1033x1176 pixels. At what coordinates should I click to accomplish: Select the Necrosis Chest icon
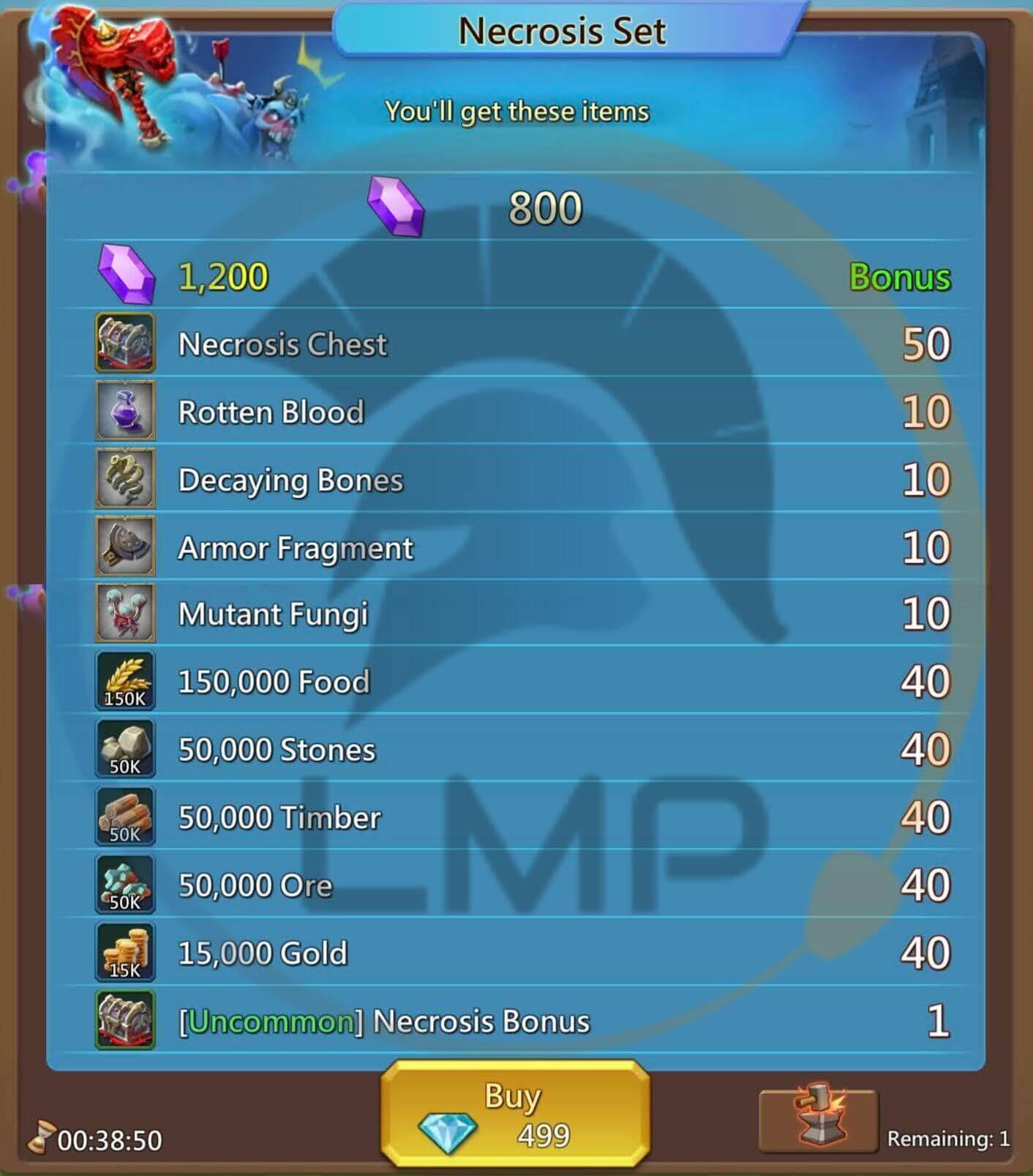click(x=124, y=344)
